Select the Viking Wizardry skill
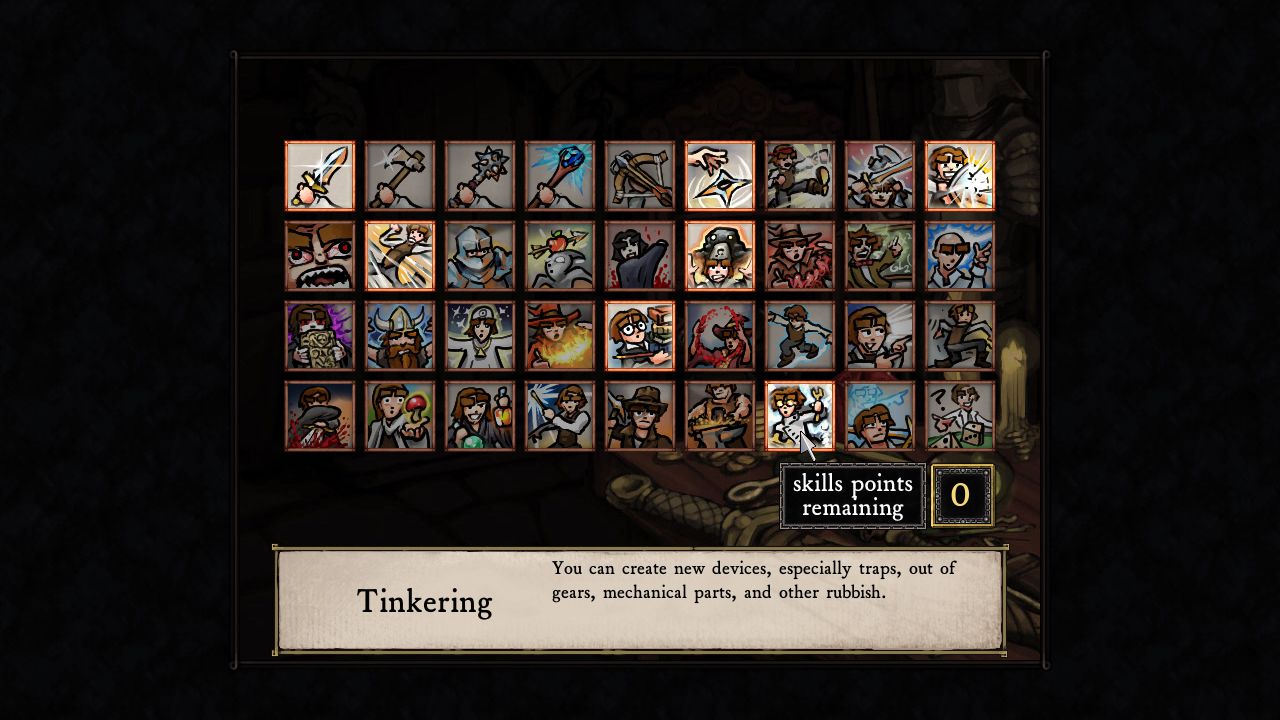This screenshot has height=720, width=1280. pyautogui.click(x=400, y=335)
